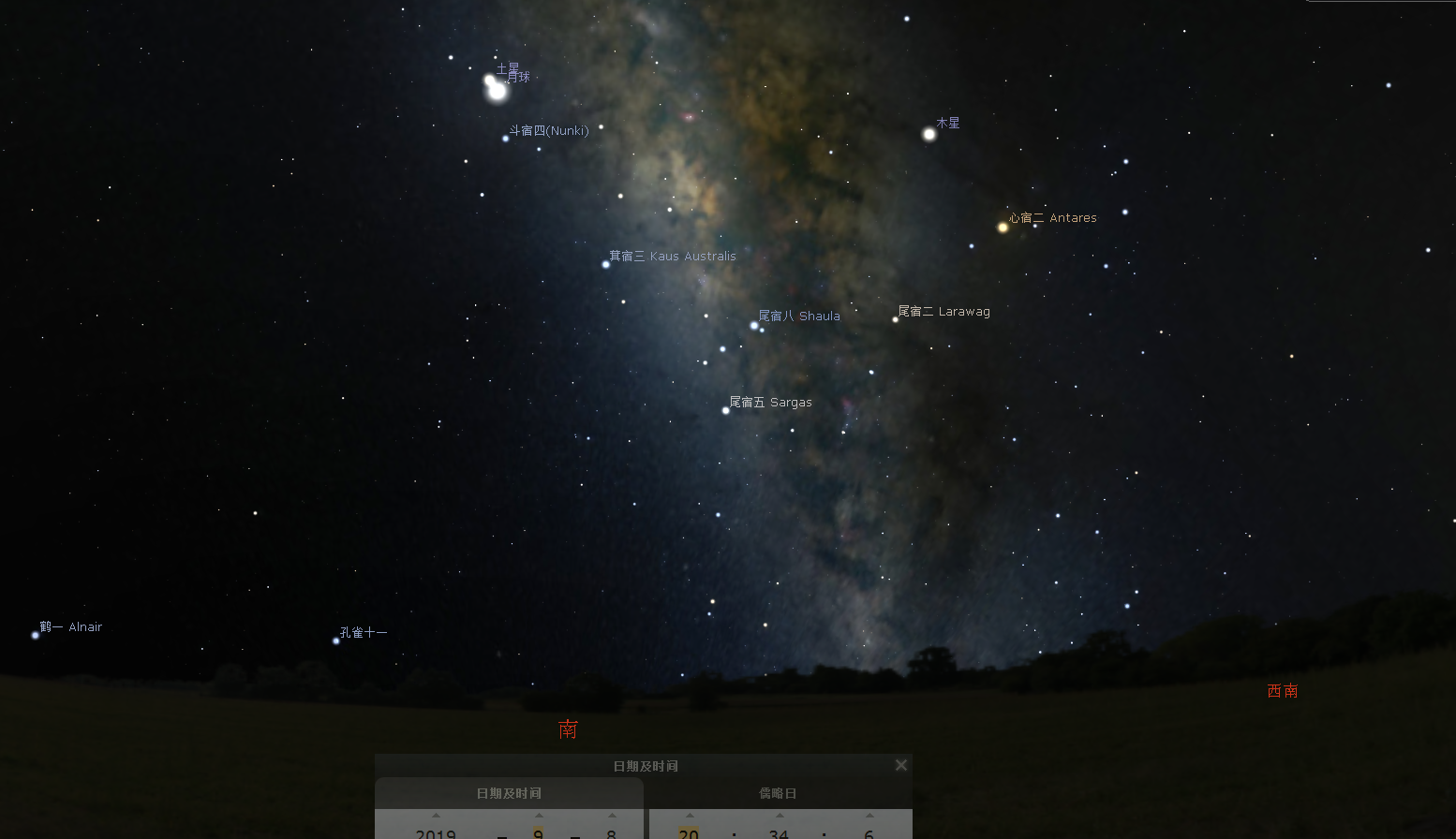Select the star Alnair (鹤一)
Viewport: 1456px width, 839px height.
click(35, 634)
